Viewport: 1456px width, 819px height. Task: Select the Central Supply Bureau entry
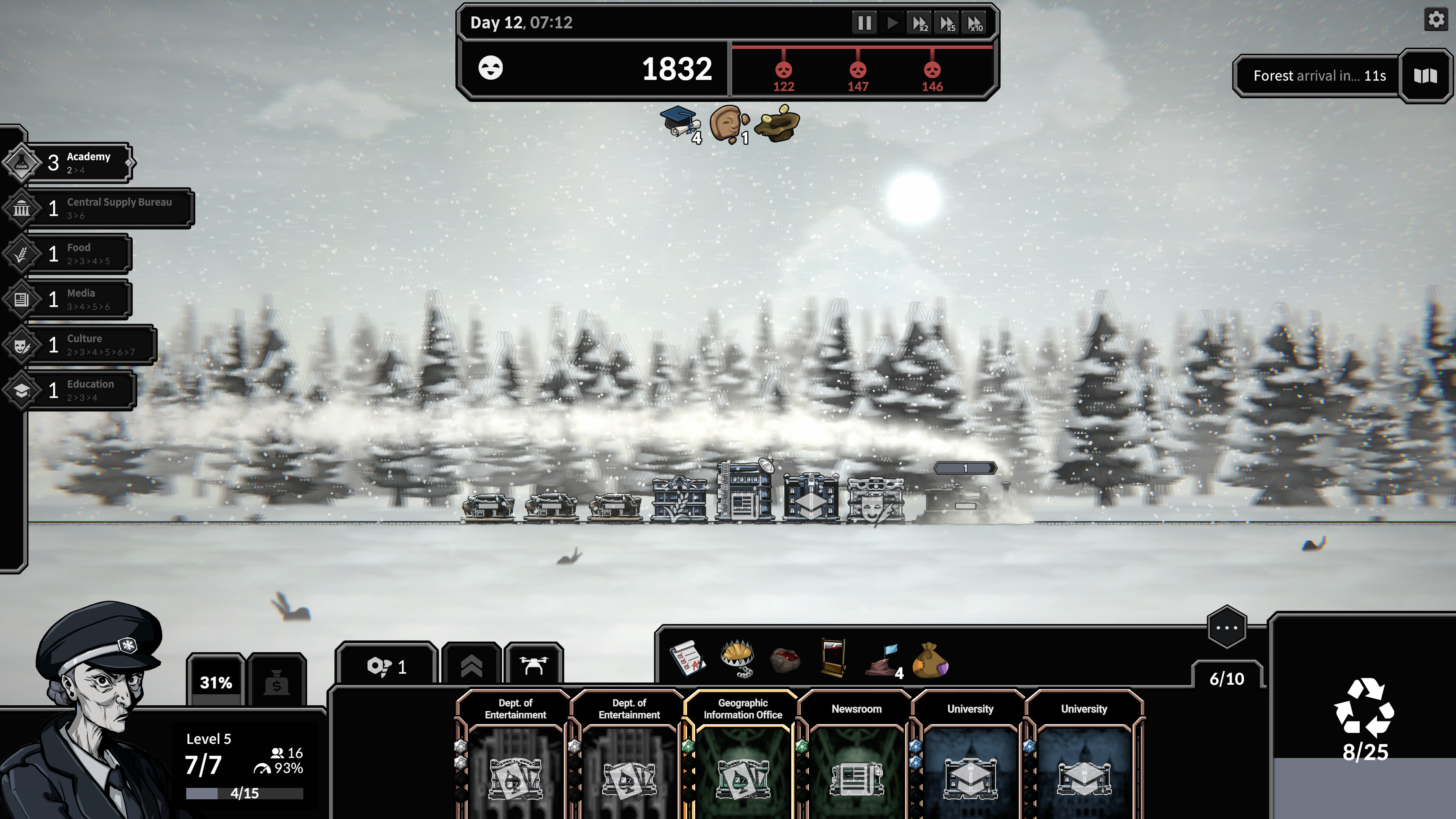click(x=107, y=209)
